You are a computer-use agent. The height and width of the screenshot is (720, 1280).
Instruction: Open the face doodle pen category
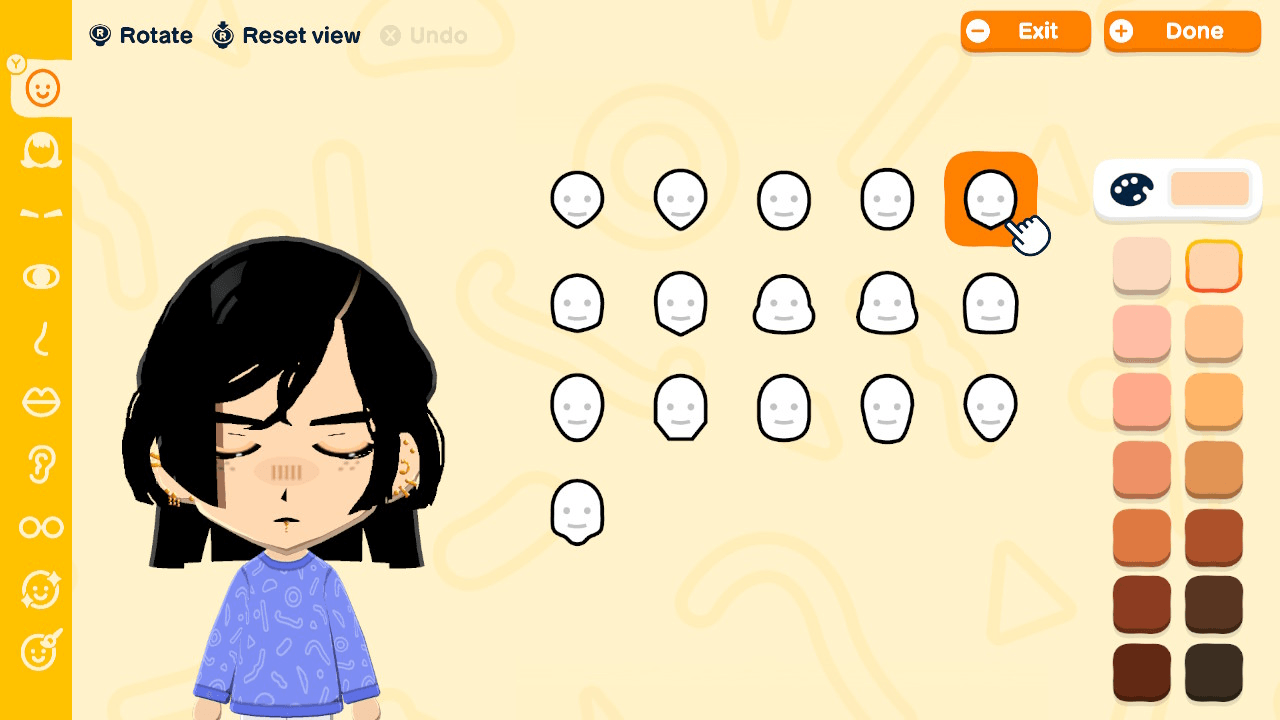40,652
